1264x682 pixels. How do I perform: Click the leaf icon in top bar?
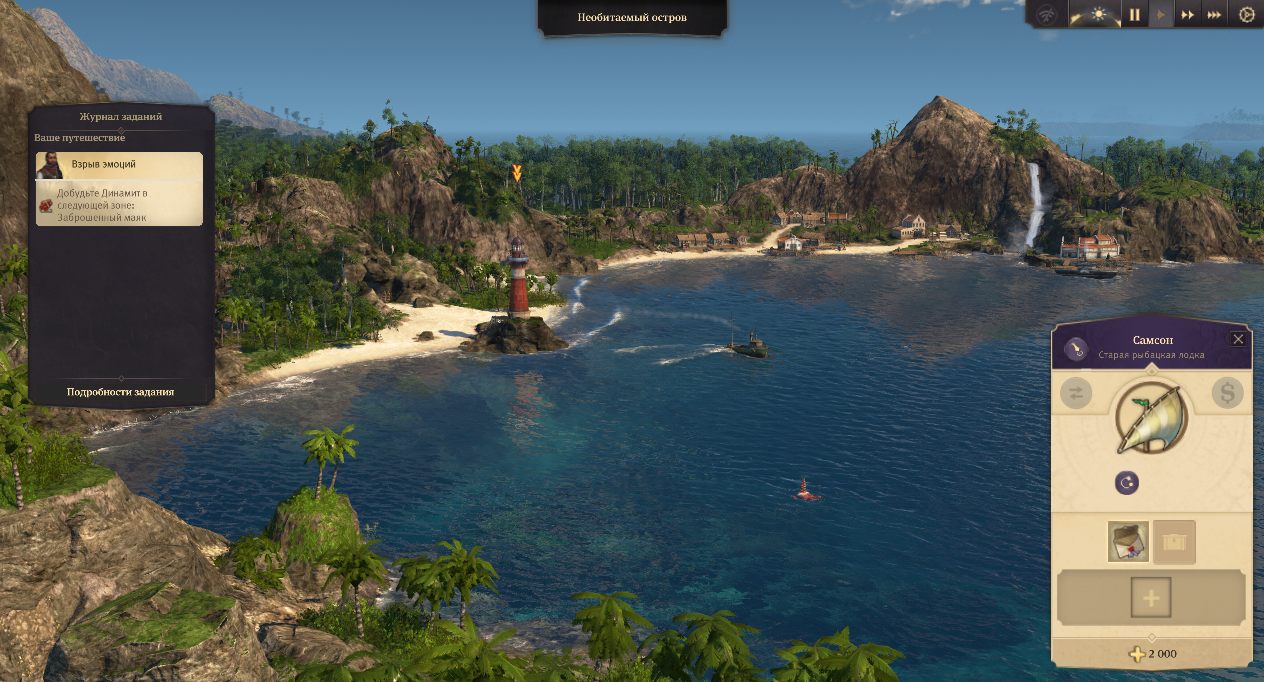click(x=1046, y=15)
